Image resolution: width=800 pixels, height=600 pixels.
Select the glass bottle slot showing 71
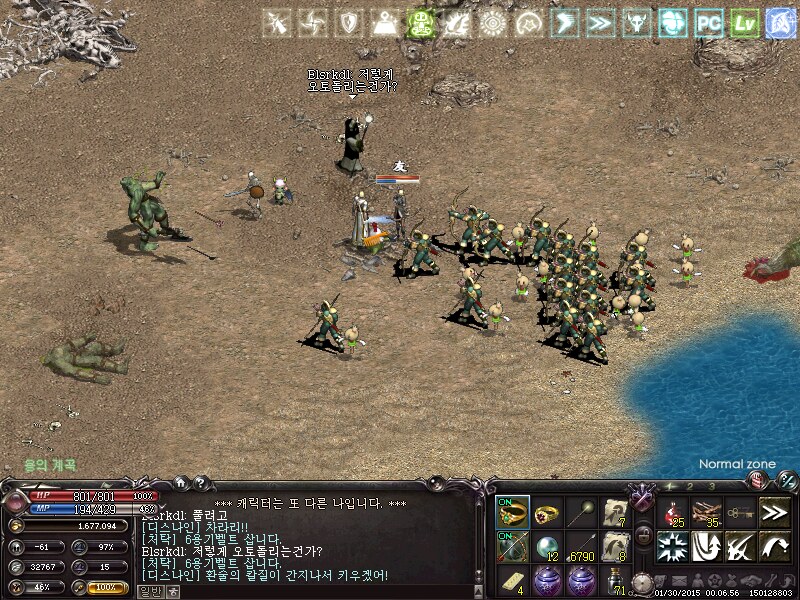tap(616, 581)
